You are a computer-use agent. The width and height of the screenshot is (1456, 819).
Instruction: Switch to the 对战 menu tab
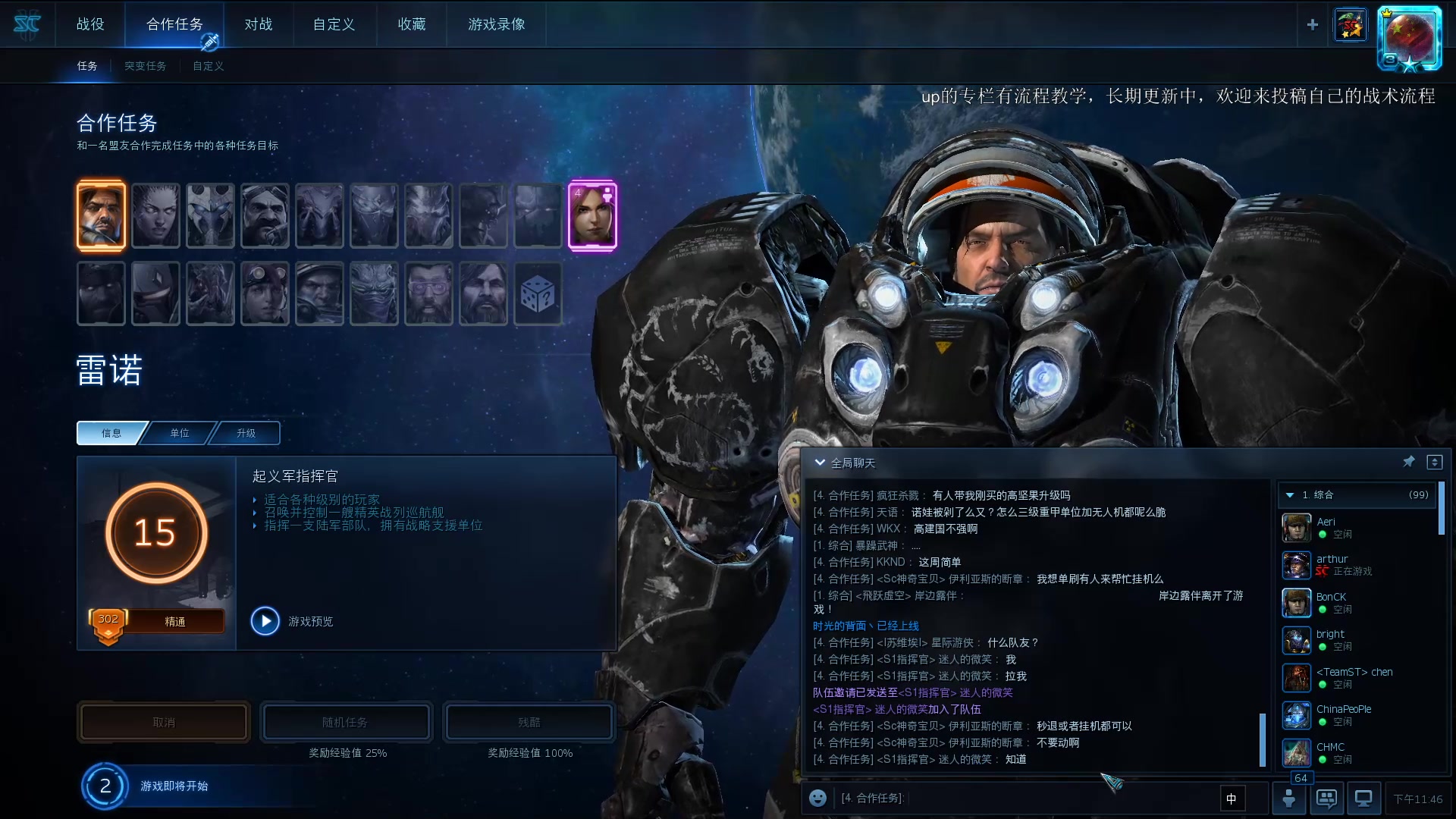tap(259, 24)
